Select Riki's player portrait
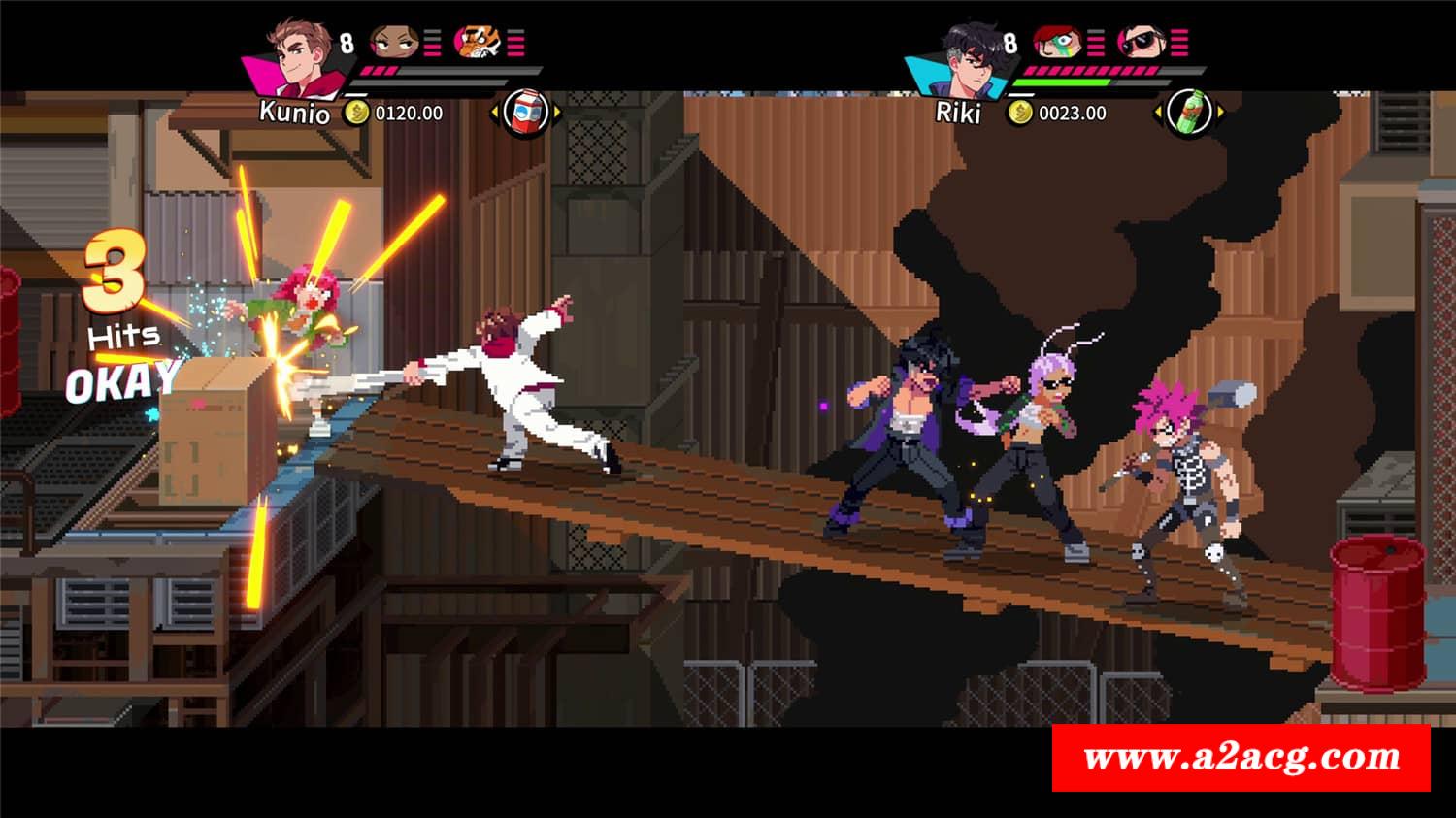 (961, 55)
